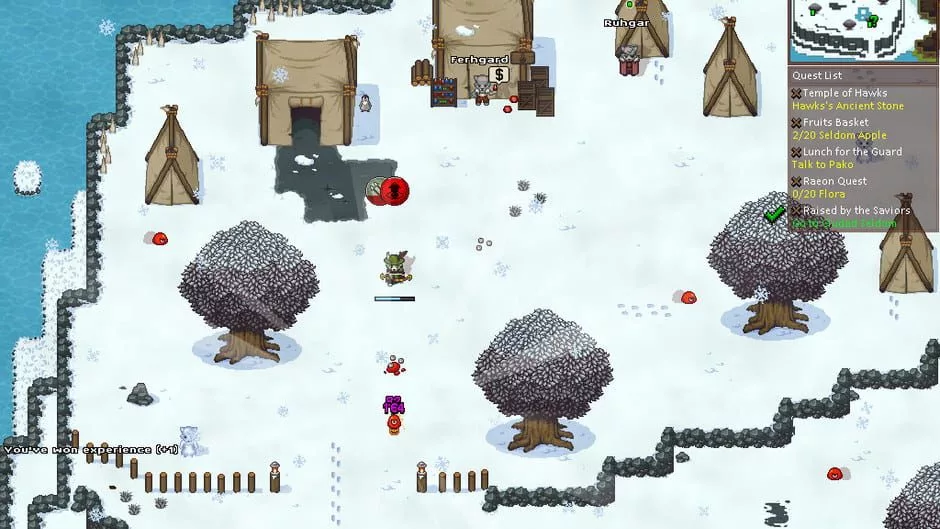The image size is (940, 529).
Task: Open the minimap
Action: click(863, 31)
